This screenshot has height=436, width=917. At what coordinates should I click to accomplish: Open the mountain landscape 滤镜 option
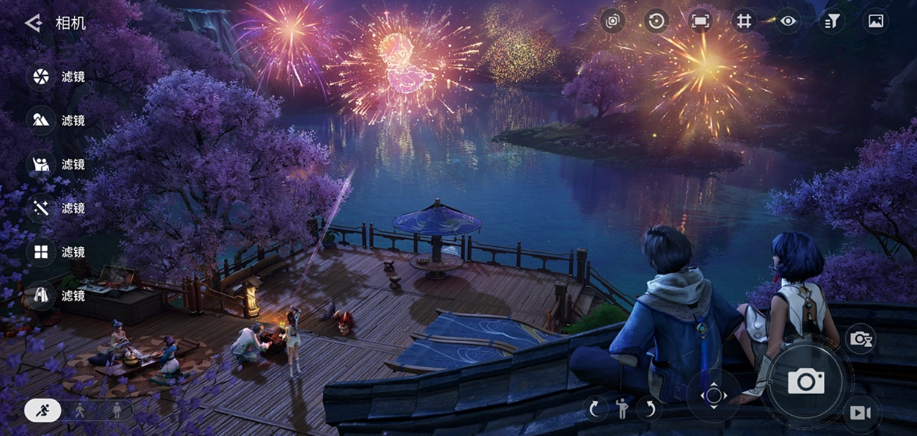(41, 120)
